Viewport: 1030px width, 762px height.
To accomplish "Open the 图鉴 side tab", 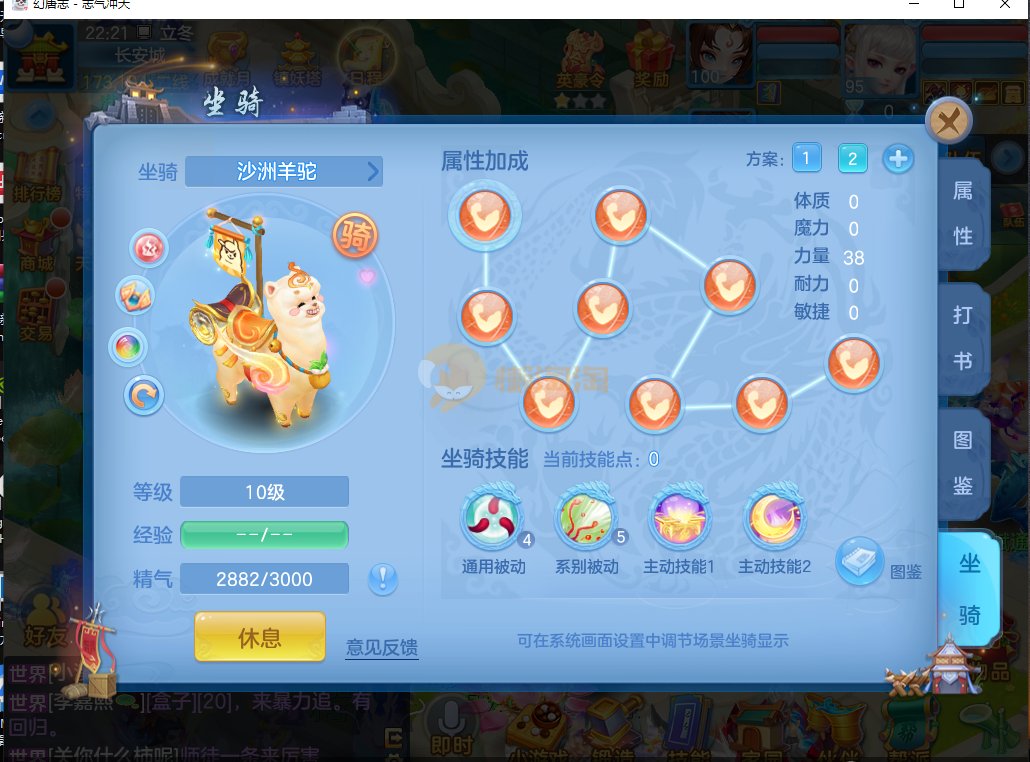I will (963, 462).
